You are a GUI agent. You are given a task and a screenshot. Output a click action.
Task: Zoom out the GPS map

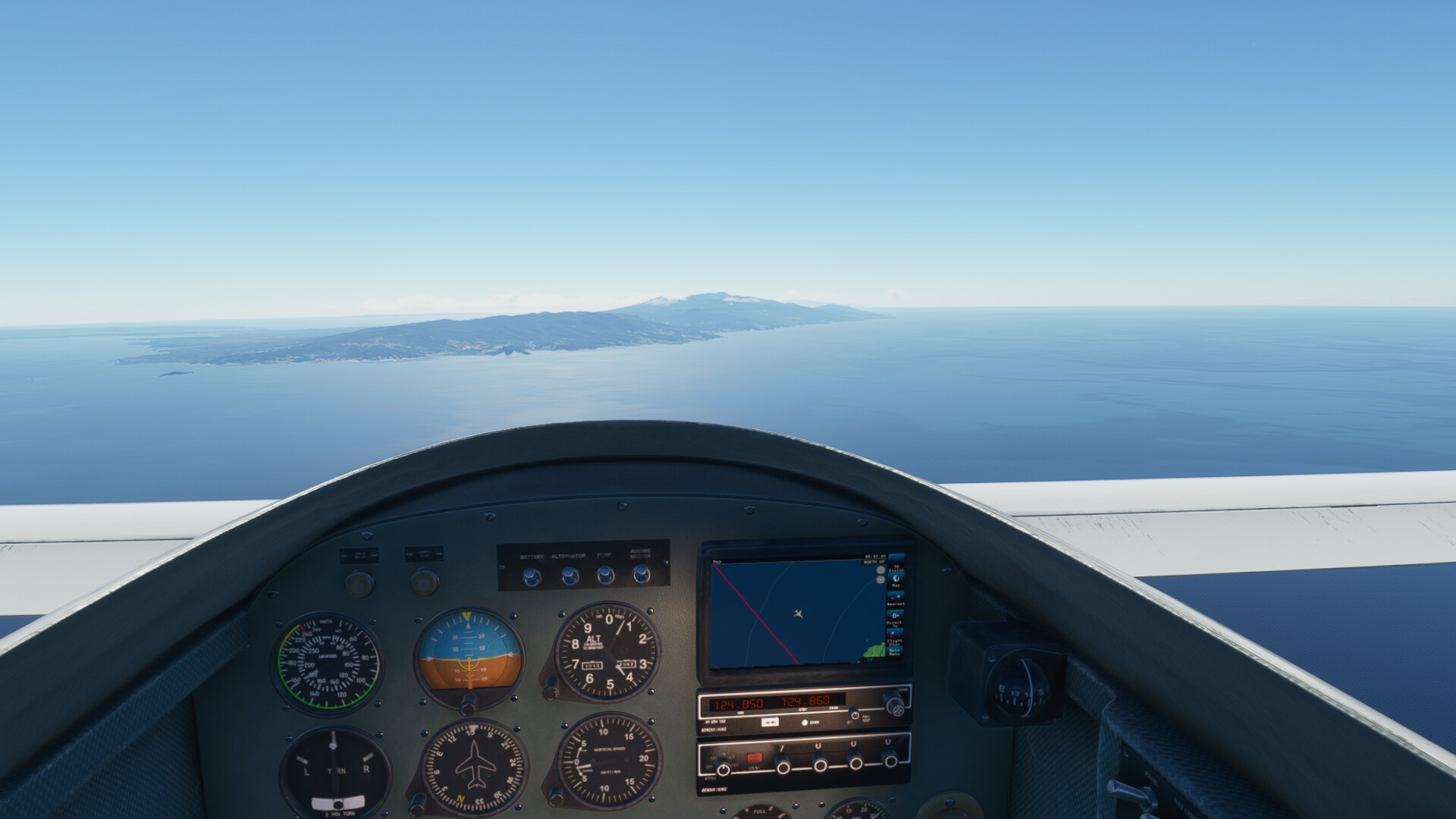coord(880,580)
